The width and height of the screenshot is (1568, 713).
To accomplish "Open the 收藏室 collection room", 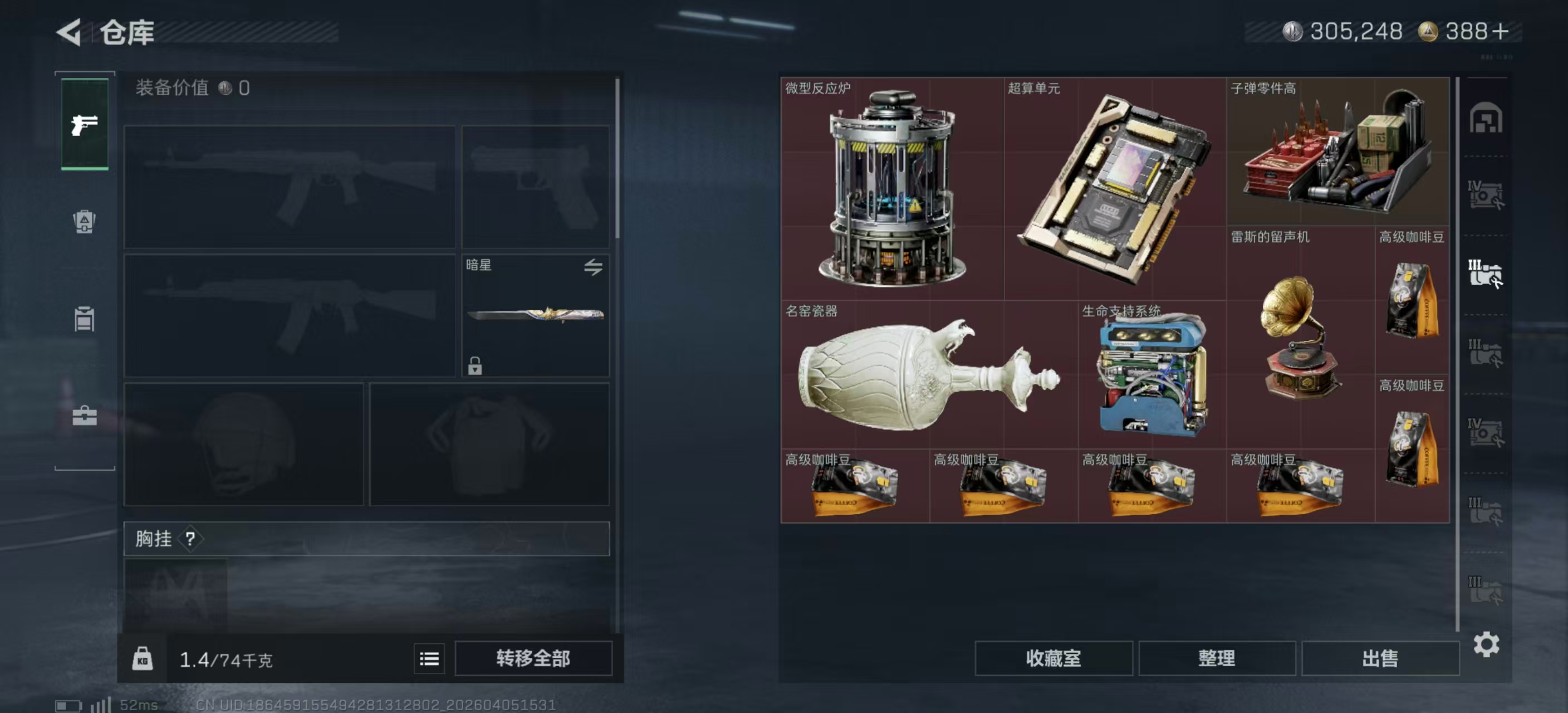I will [x=1053, y=658].
